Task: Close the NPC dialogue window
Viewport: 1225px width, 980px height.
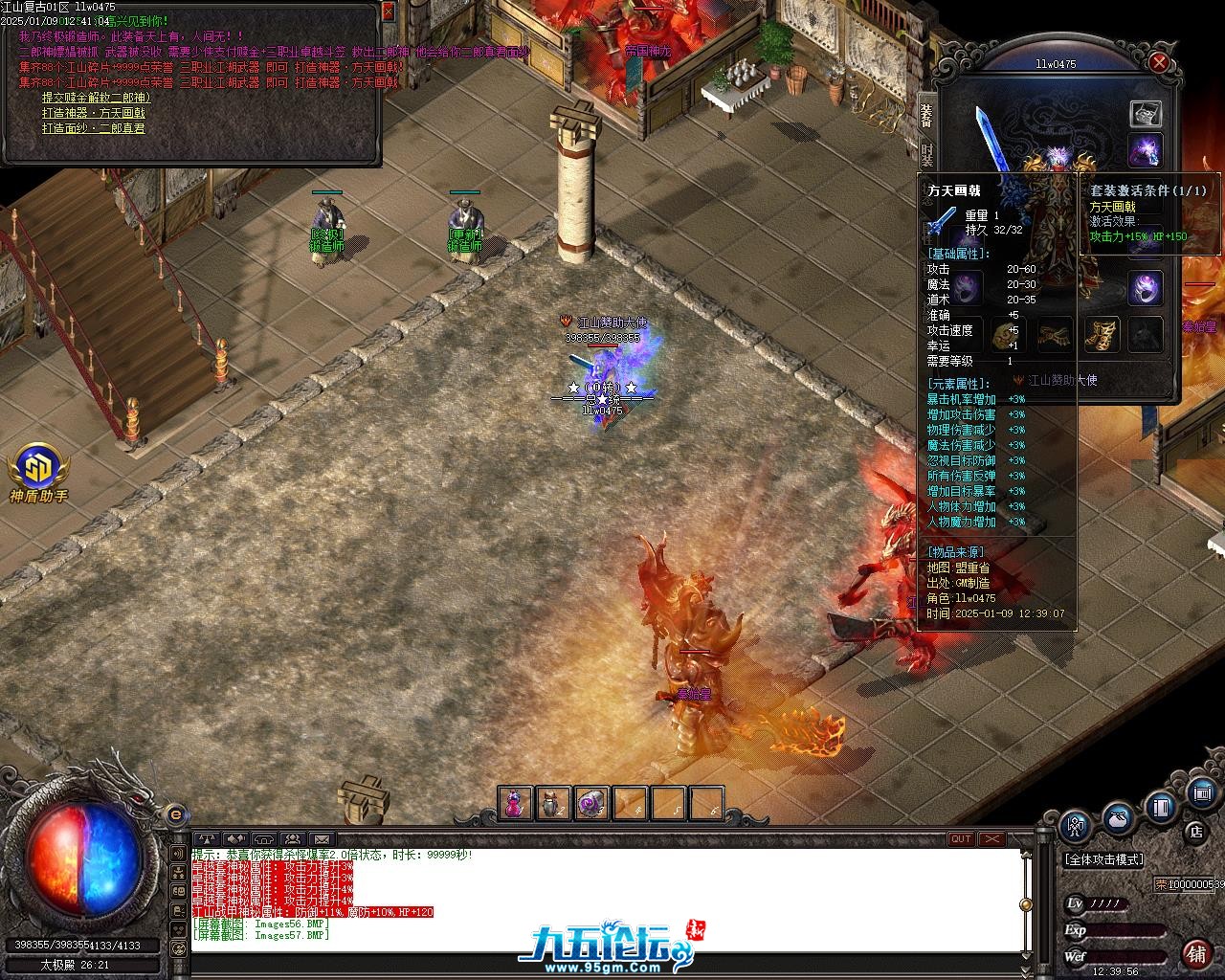Action: 388,11
